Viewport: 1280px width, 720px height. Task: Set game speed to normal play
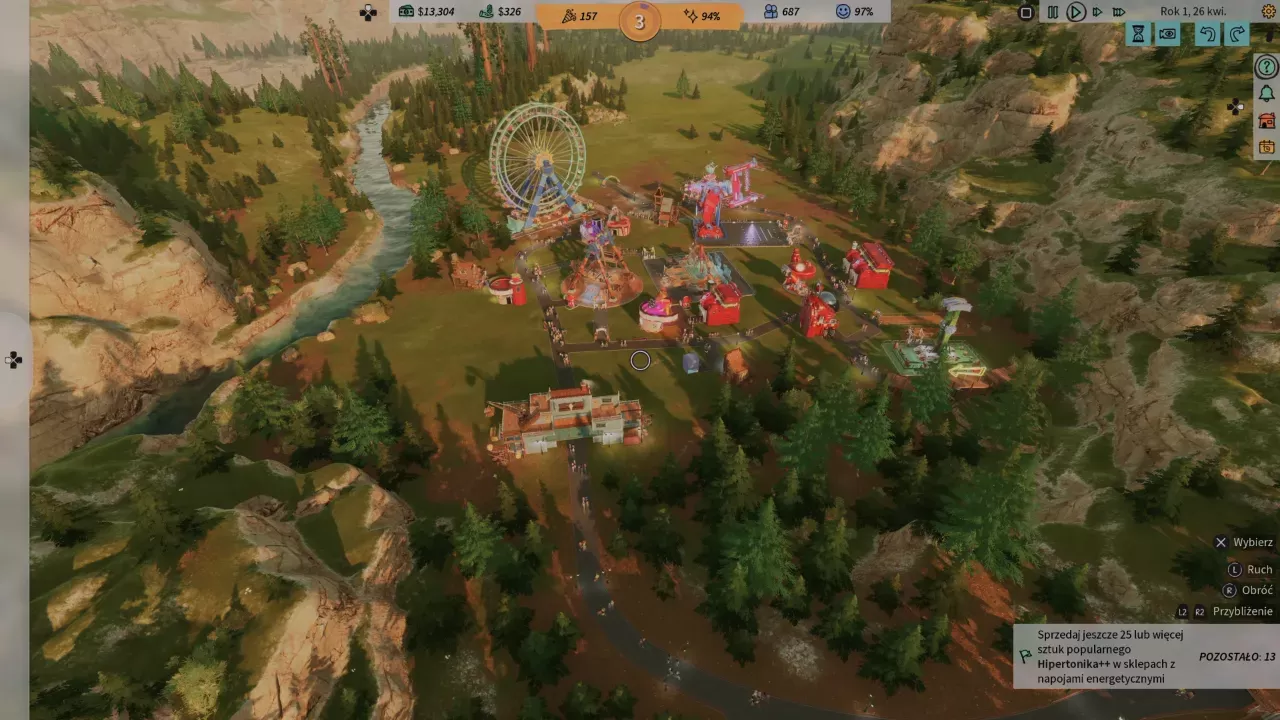click(x=1076, y=12)
